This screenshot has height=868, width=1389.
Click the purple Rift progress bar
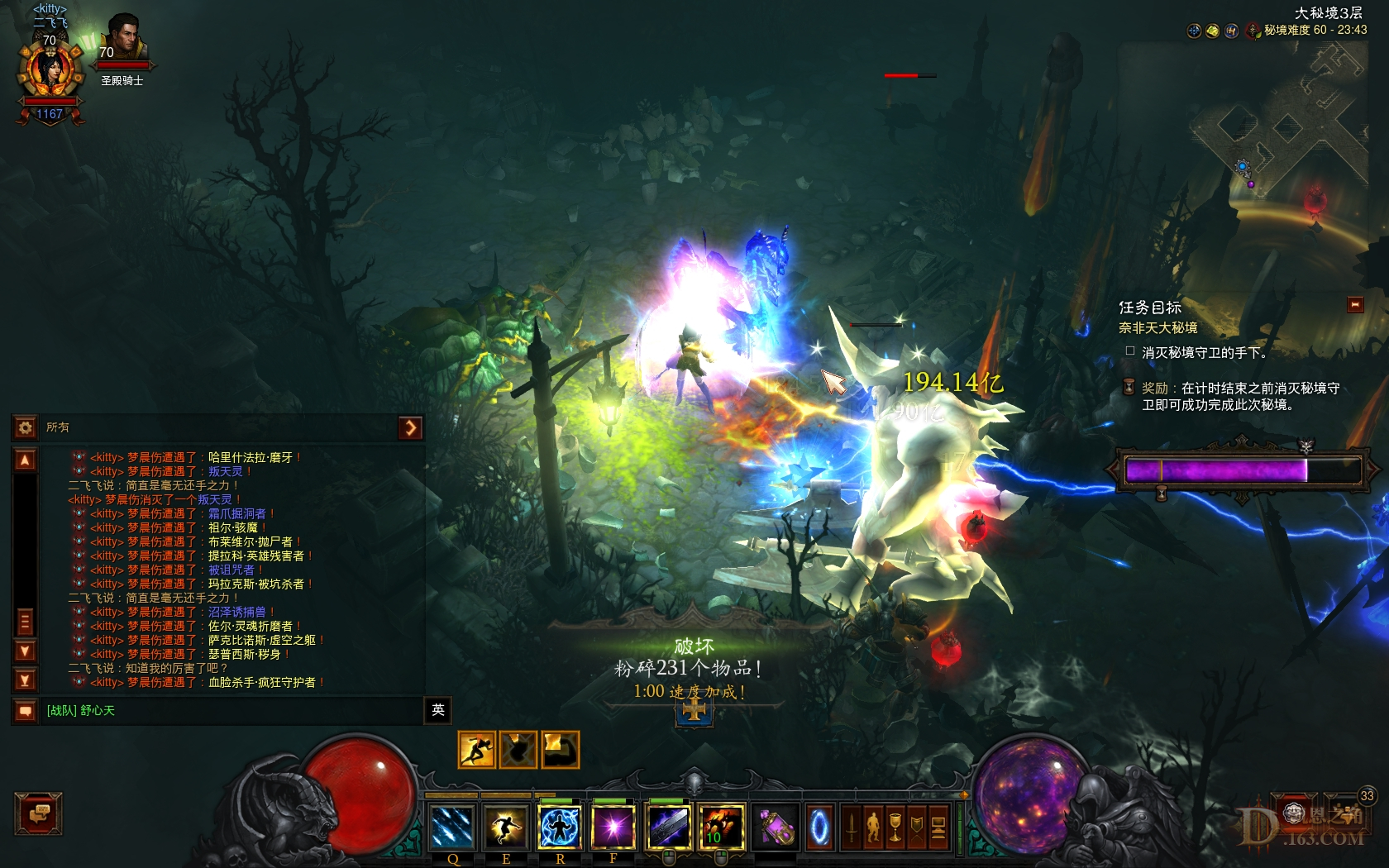click(1240, 471)
